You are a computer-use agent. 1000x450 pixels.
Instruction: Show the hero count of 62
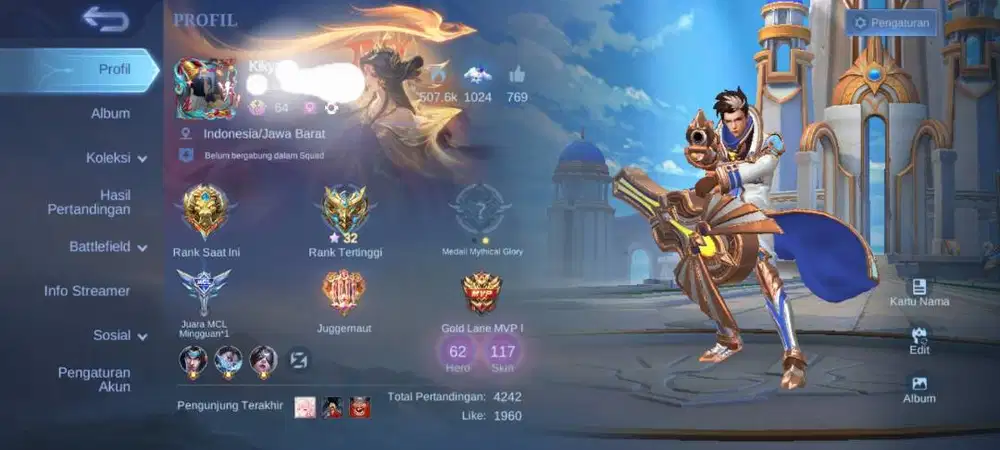[458, 354]
